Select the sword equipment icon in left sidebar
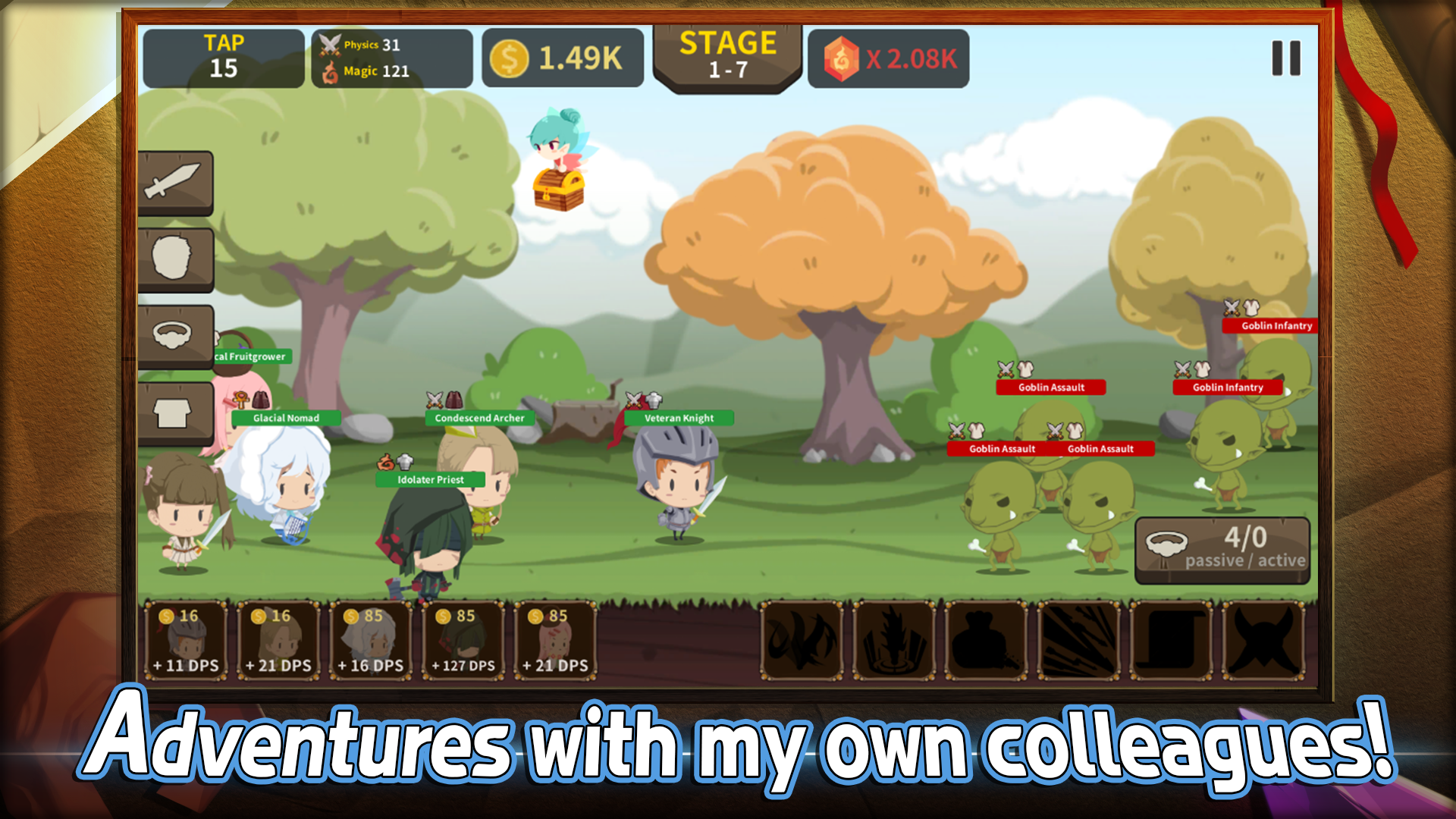Image resolution: width=1456 pixels, height=819 pixels. click(x=174, y=182)
